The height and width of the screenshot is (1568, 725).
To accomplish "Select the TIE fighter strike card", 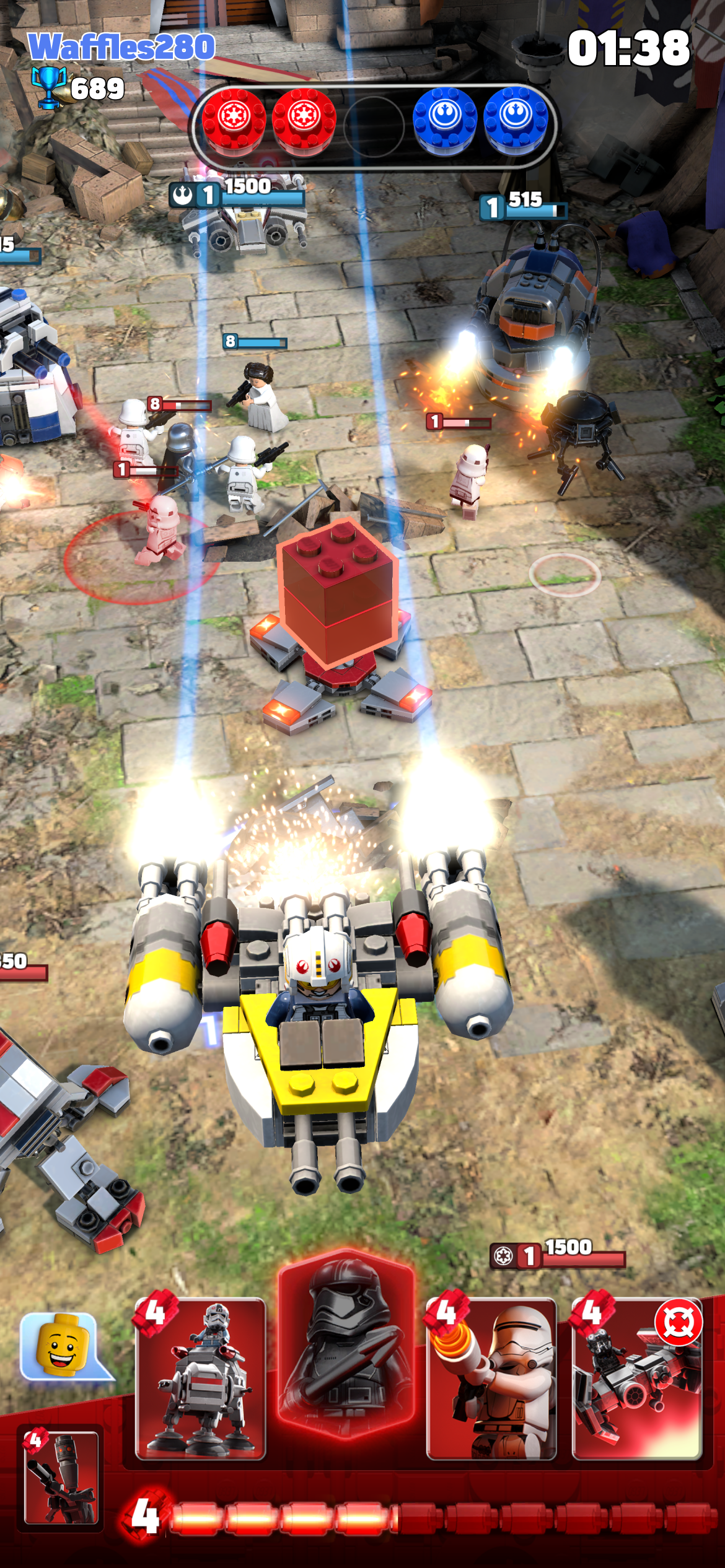I will point(636,1380).
